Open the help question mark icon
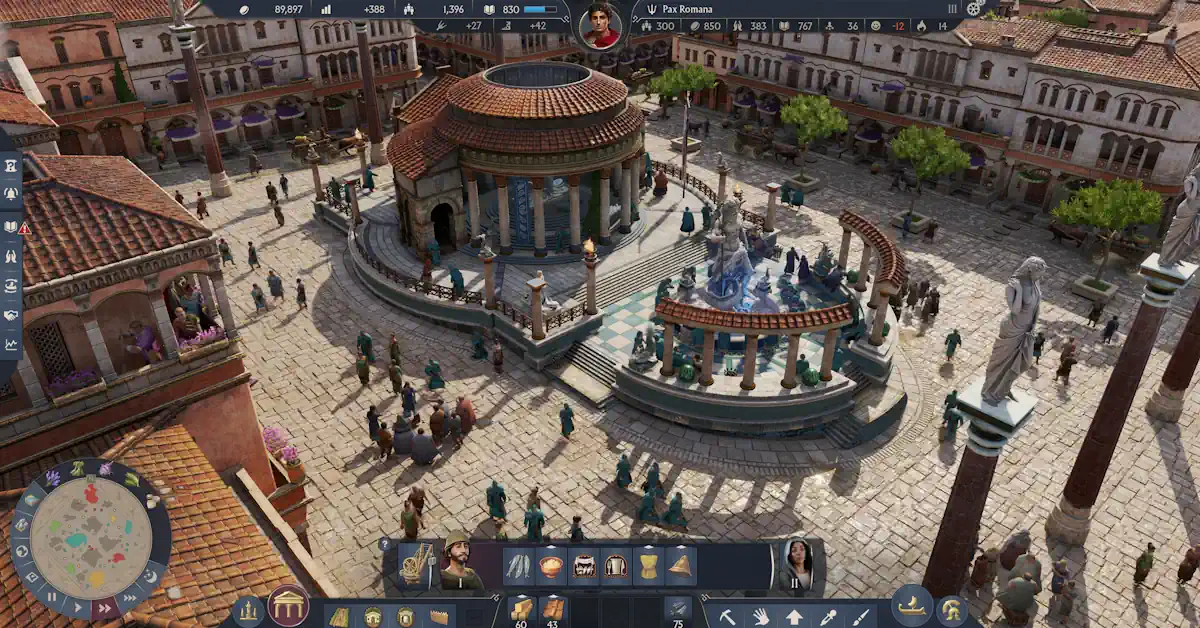 [385, 544]
